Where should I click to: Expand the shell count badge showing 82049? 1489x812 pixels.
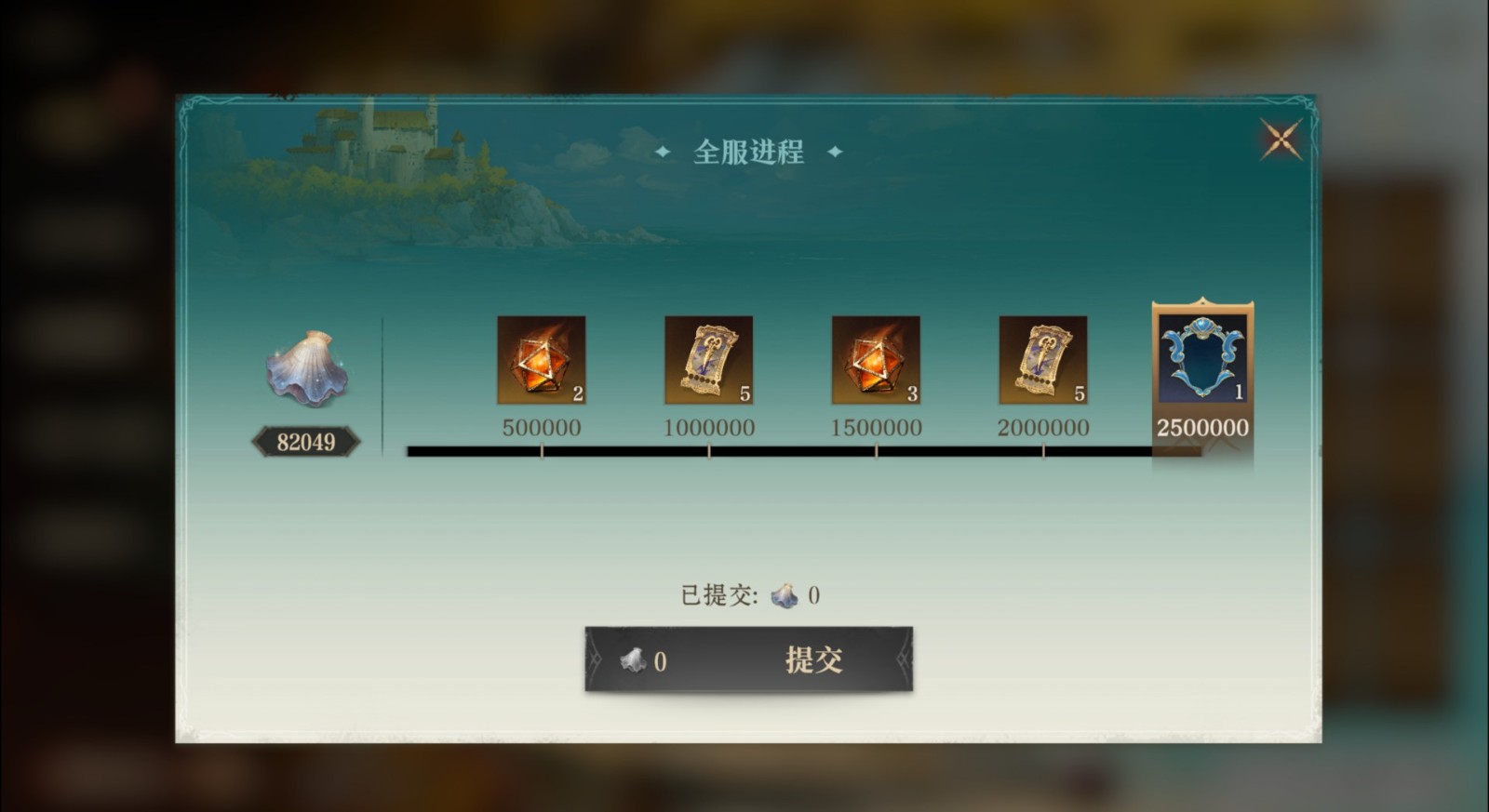(x=306, y=441)
